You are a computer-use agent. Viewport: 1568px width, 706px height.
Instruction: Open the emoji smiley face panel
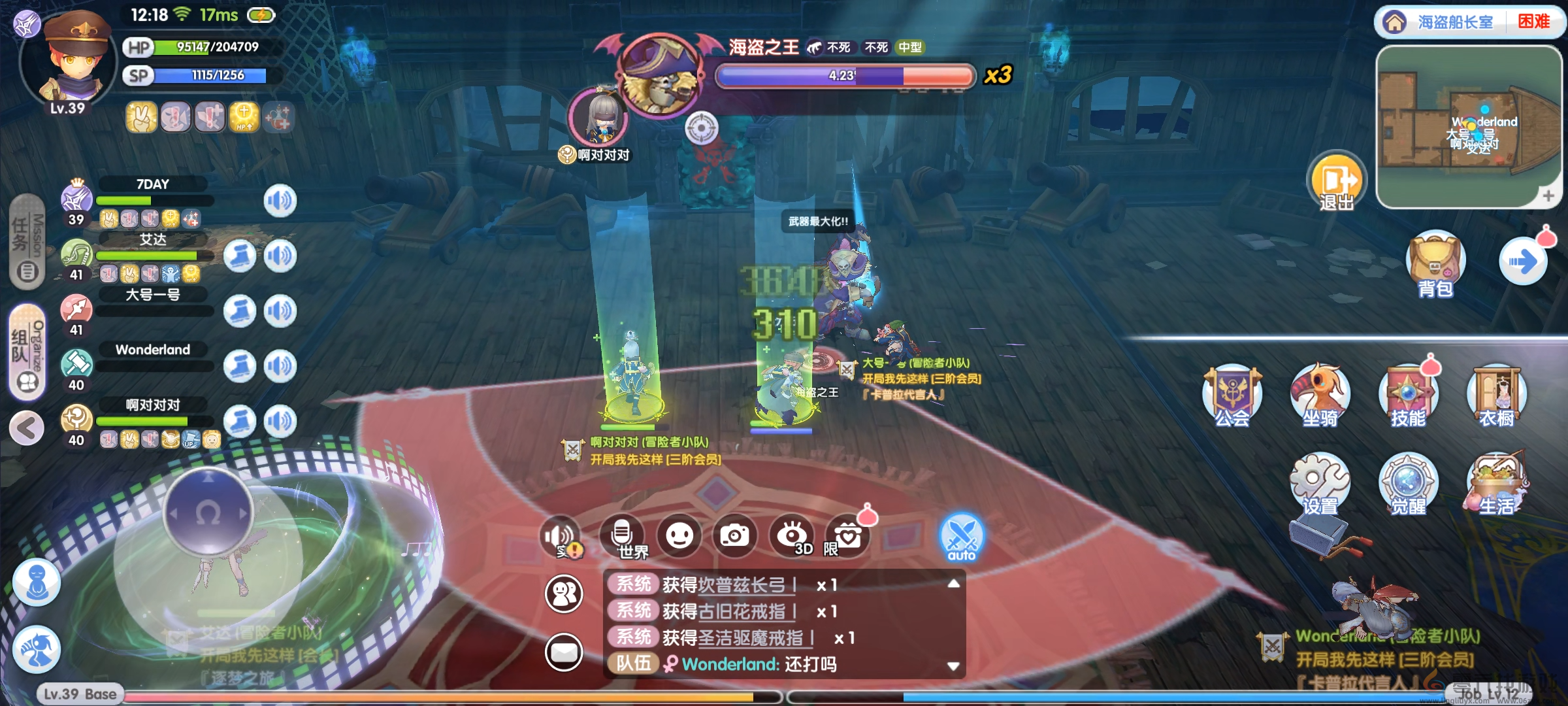(679, 536)
